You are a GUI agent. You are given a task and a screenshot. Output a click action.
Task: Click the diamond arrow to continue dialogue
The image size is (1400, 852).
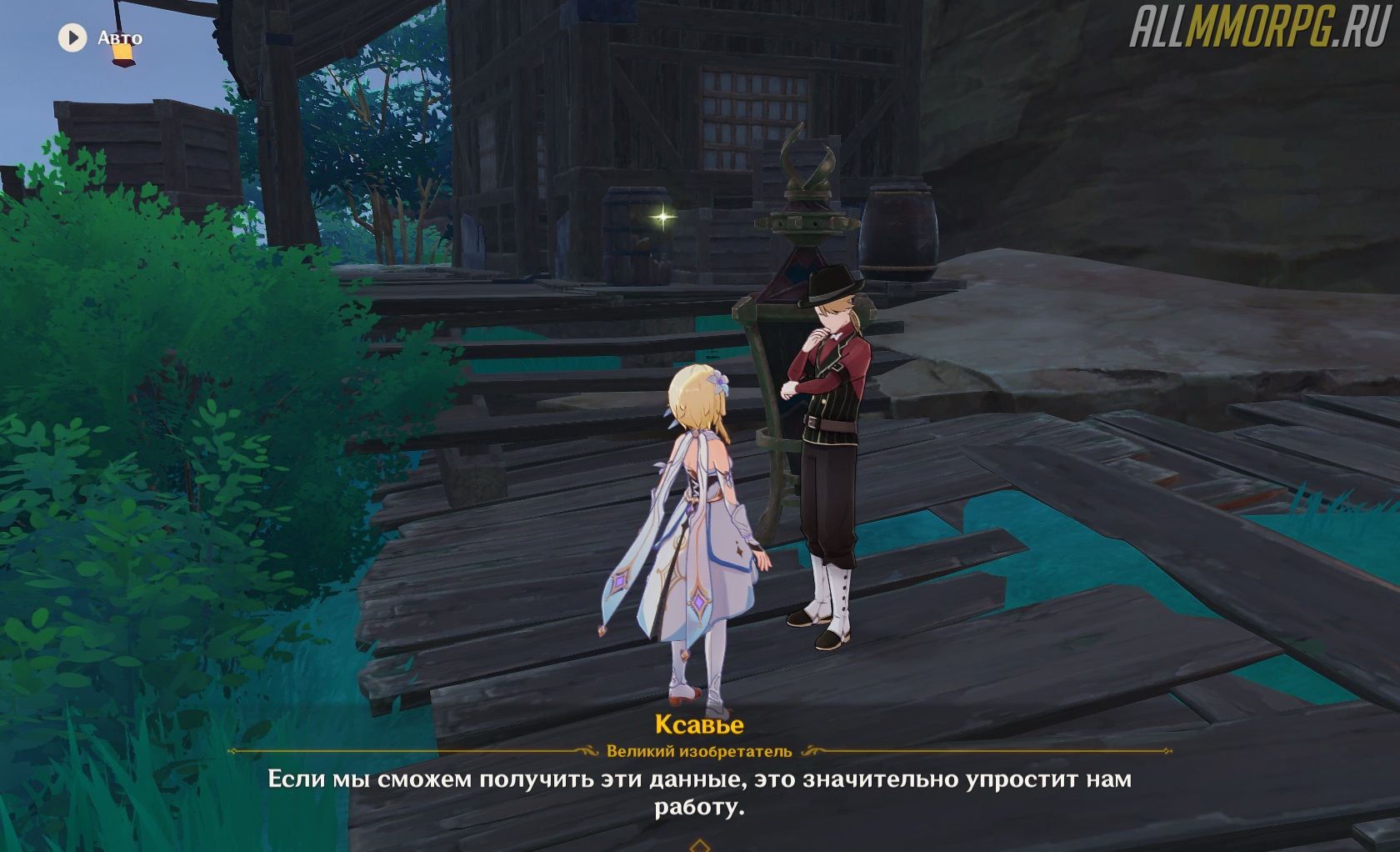[x=700, y=845]
